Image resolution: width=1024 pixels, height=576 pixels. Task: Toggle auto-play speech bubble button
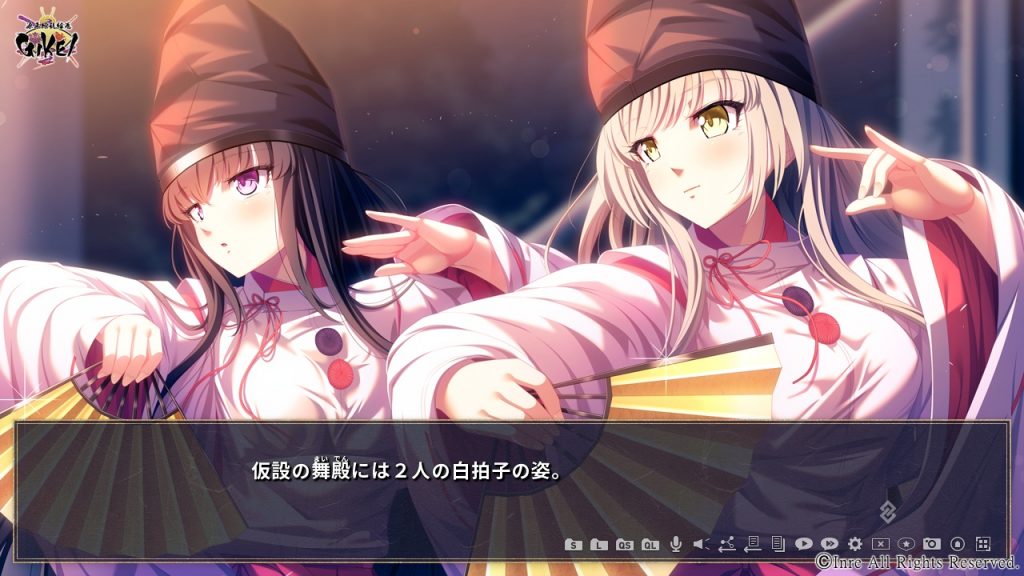click(x=803, y=543)
